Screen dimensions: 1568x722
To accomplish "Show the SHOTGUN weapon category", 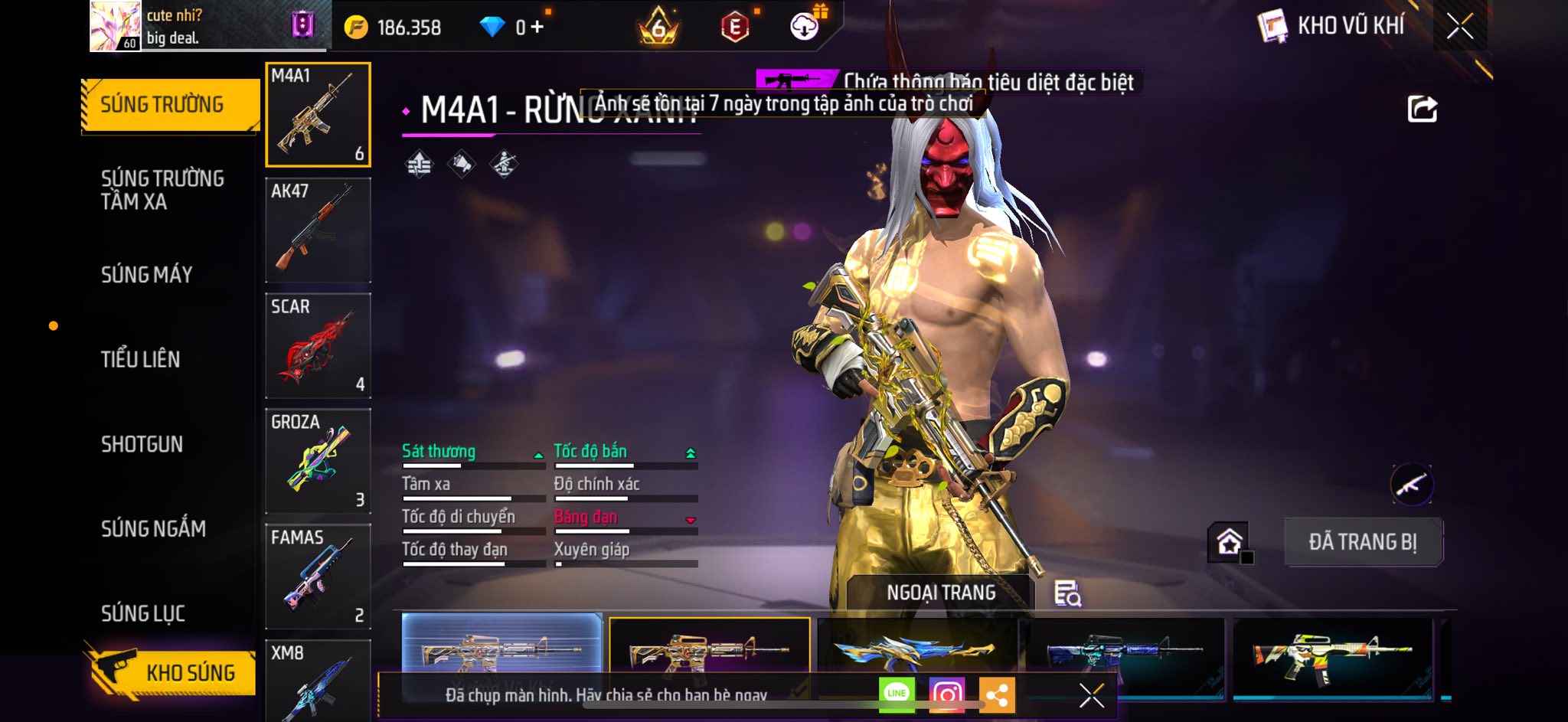I will click(x=142, y=444).
